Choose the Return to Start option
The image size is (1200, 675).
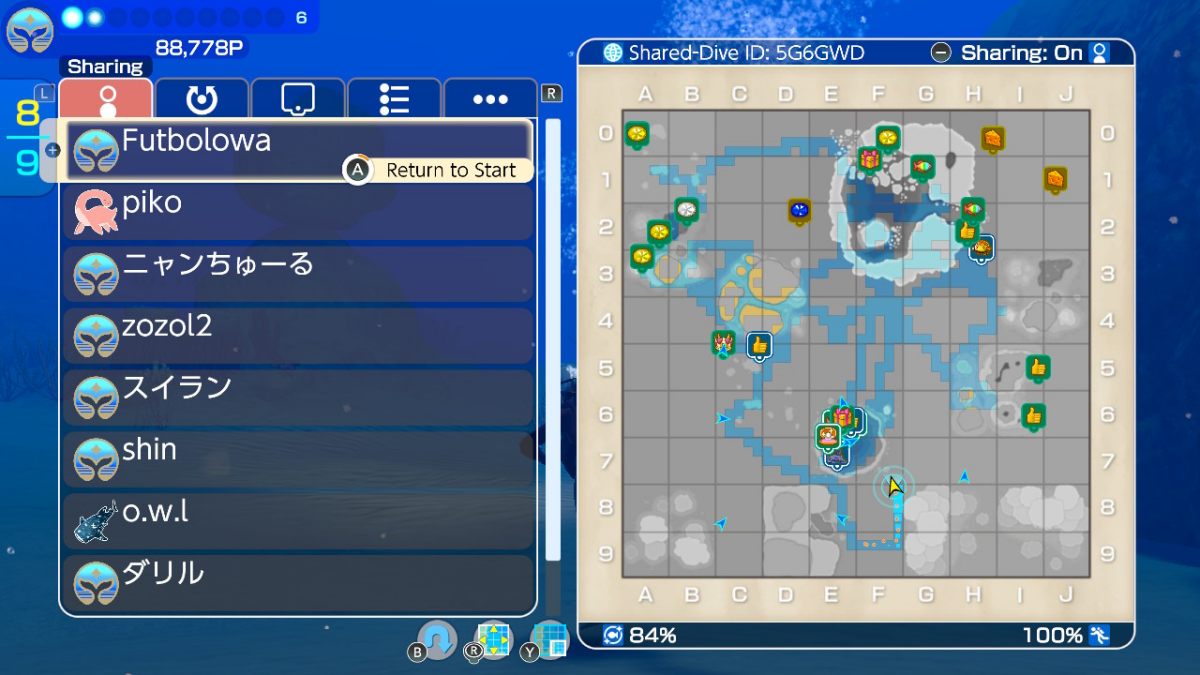point(438,170)
